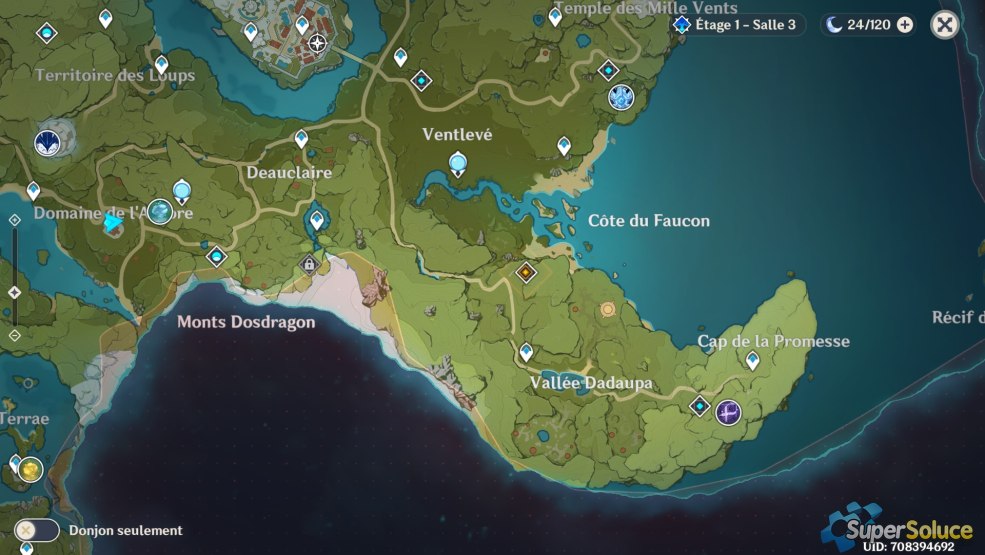
Task: Select the round blue marker below Temple des Mille Vents
Action: click(x=621, y=97)
